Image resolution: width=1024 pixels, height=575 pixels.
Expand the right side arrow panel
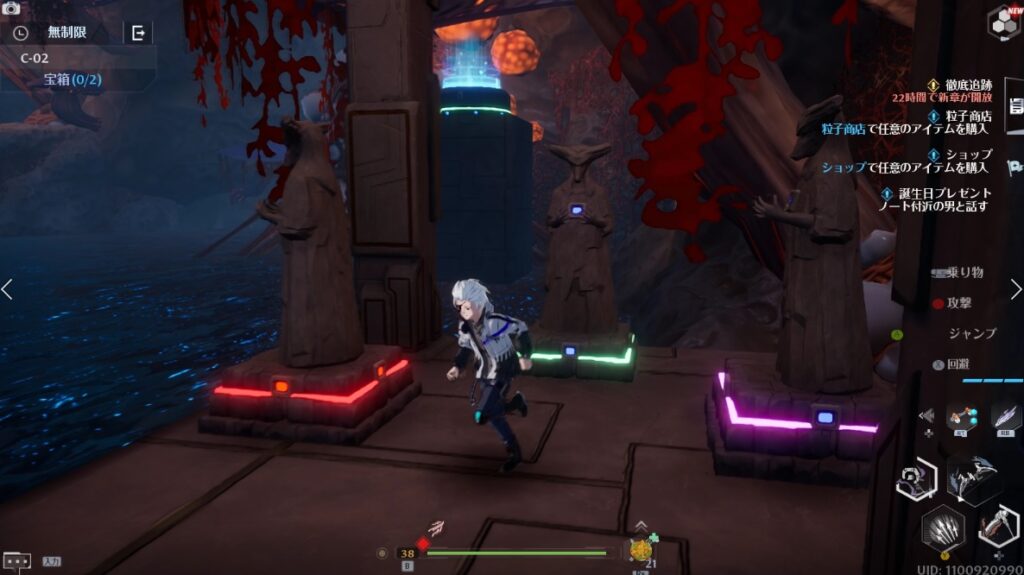[1016, 289]
